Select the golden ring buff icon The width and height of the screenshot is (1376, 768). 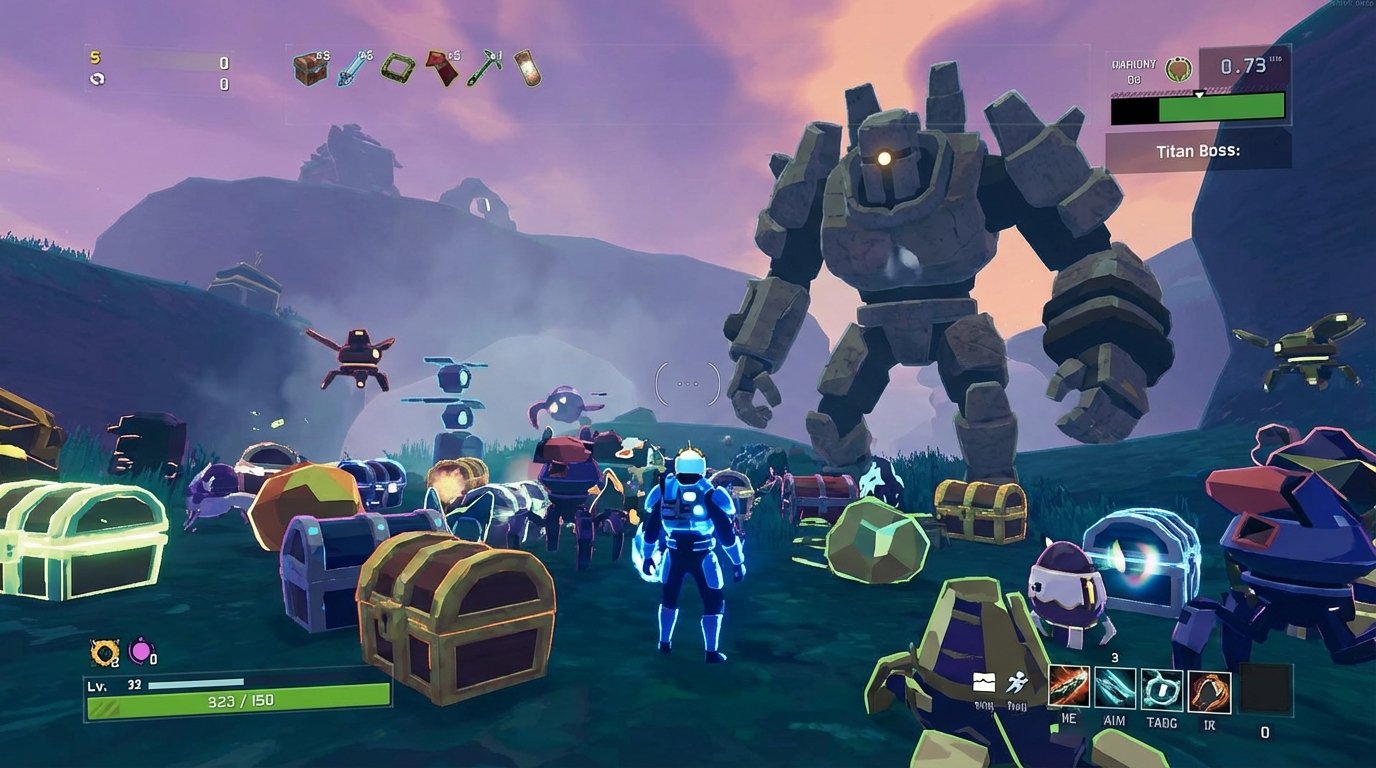(104, 653)
